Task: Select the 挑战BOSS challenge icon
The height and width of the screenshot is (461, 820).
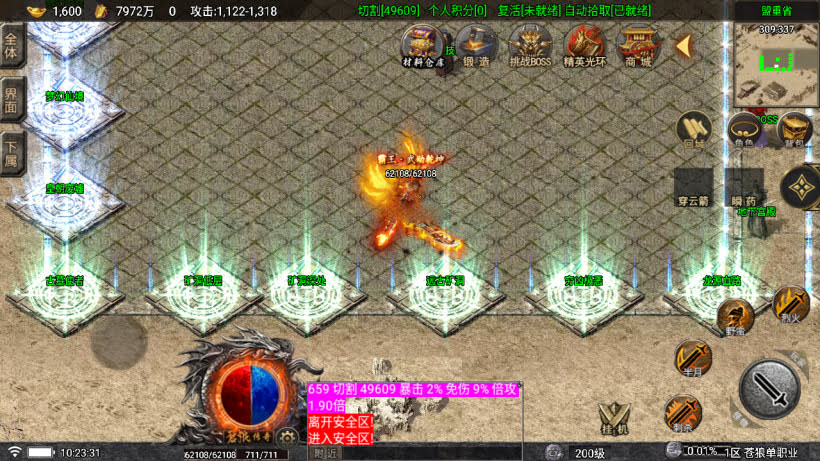Action: (529, 45)
